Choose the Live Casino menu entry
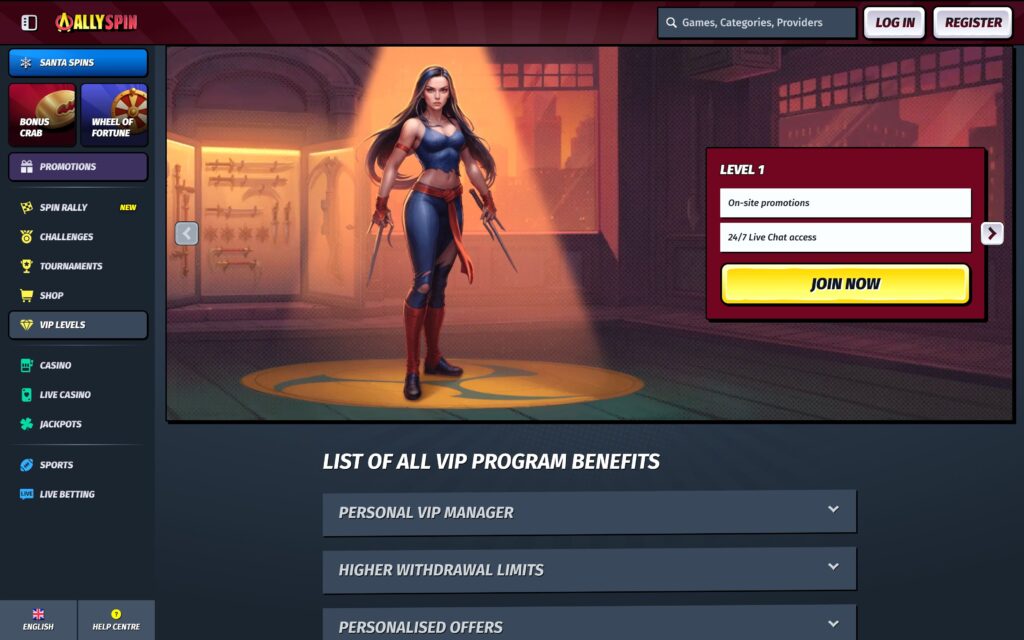The width and height of the screenshot is (1024, 640). click(65, 395)
